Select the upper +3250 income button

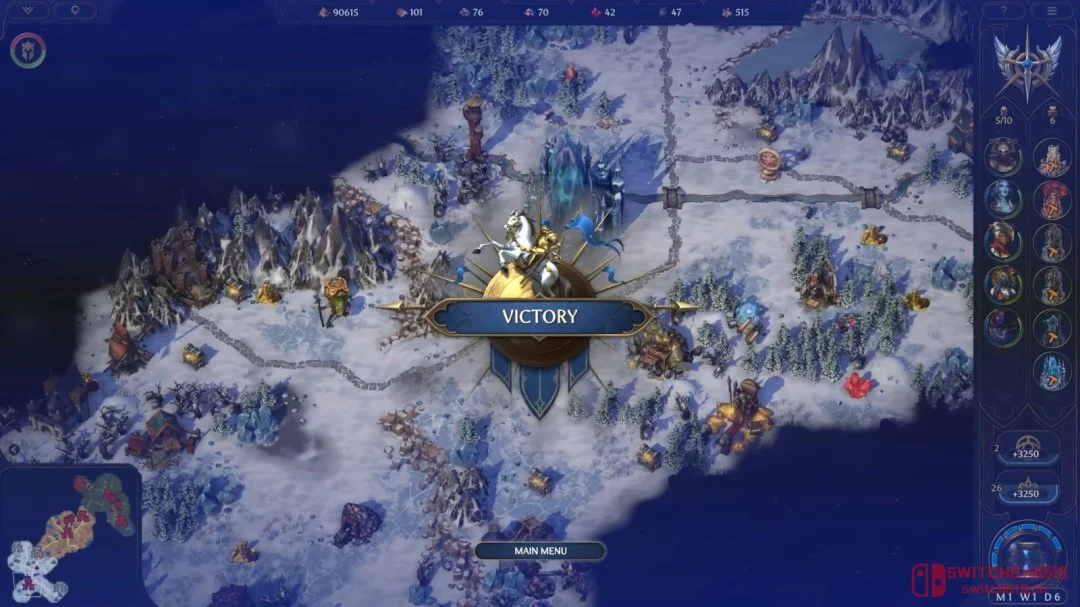(x=1028, y=449)
